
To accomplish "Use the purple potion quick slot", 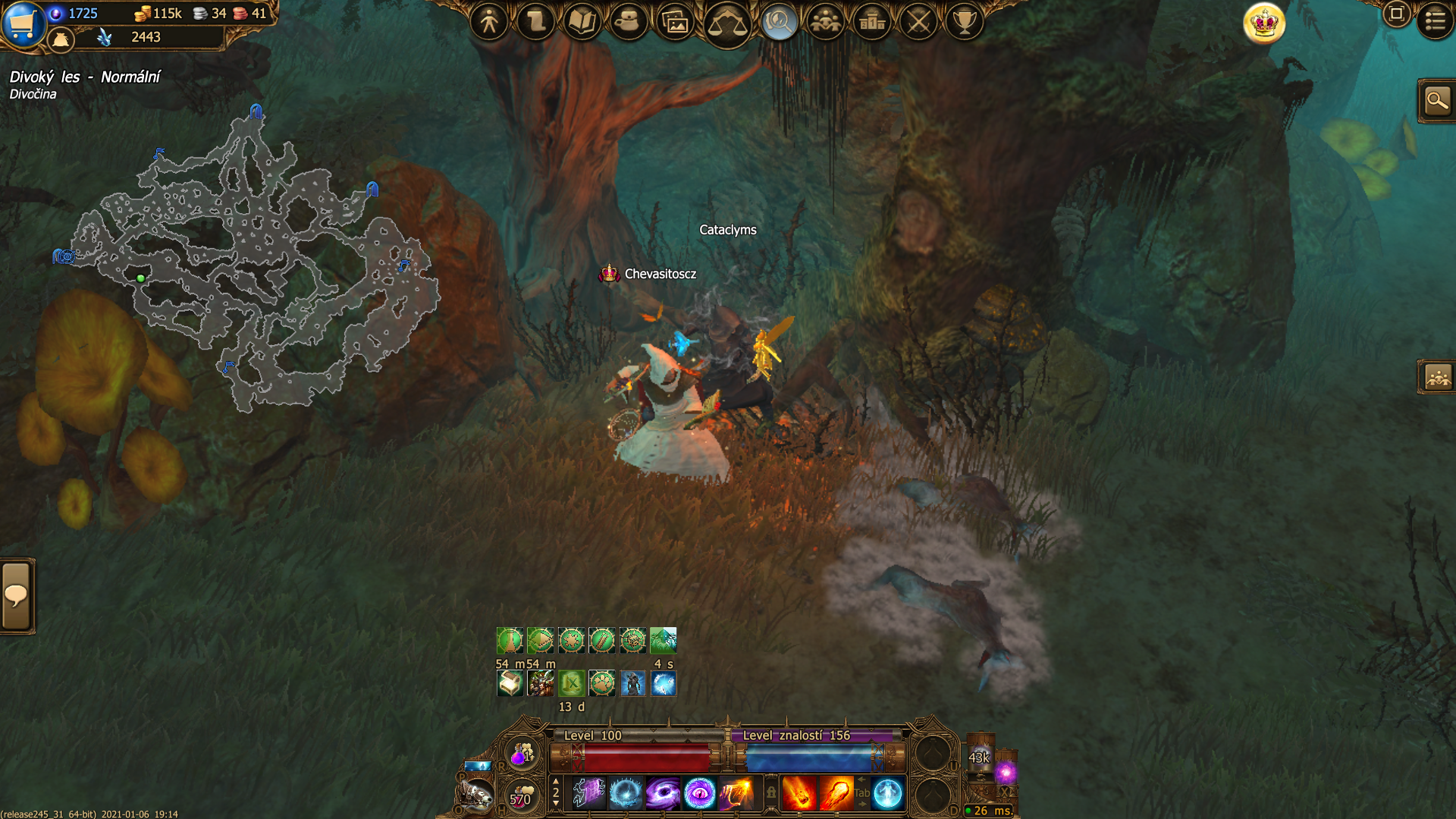I will (x=522, y=754).
